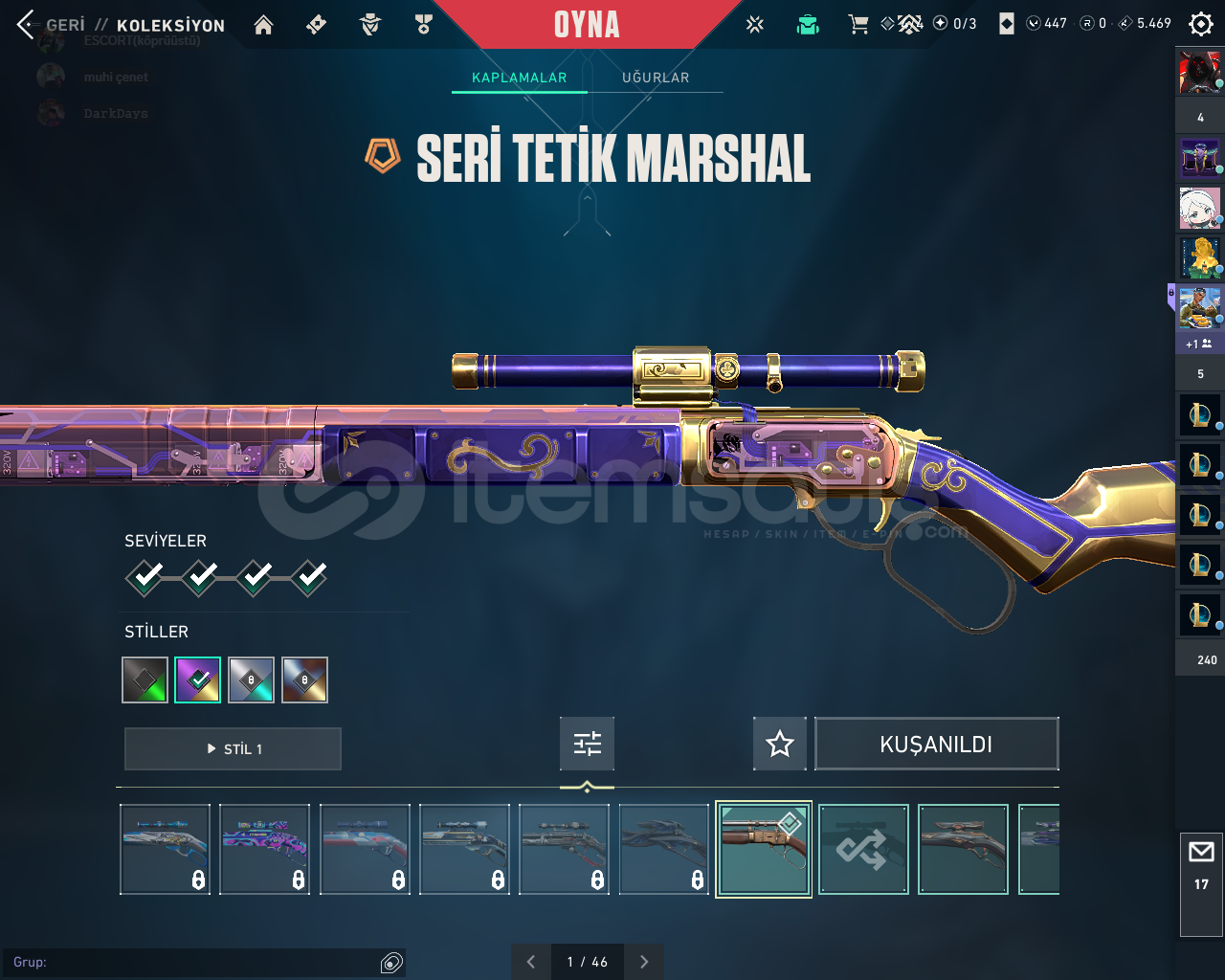This screenshot has width=1225, height=980.
Task: Click the KUŞANILDI equip button
Action: 936,744
